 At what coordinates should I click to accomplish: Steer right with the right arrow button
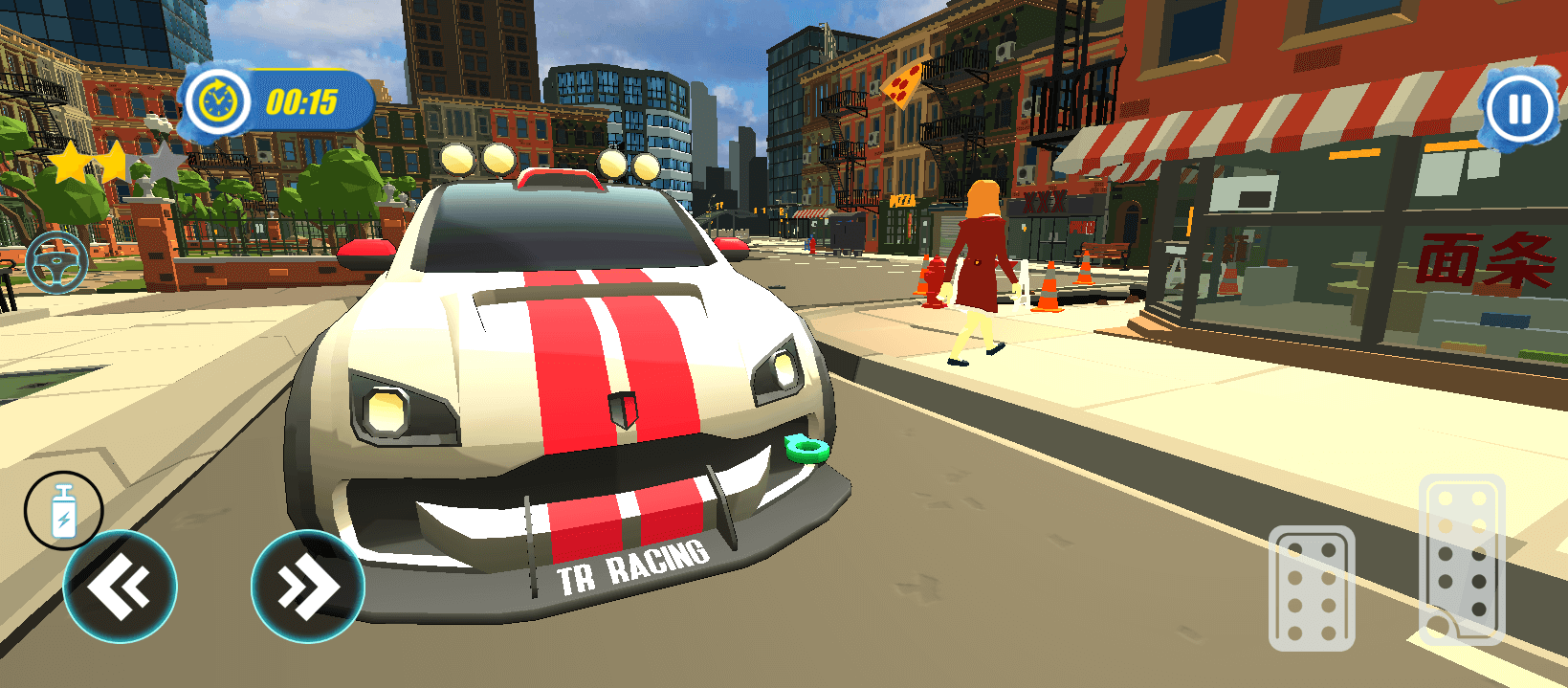pos(307,587)
